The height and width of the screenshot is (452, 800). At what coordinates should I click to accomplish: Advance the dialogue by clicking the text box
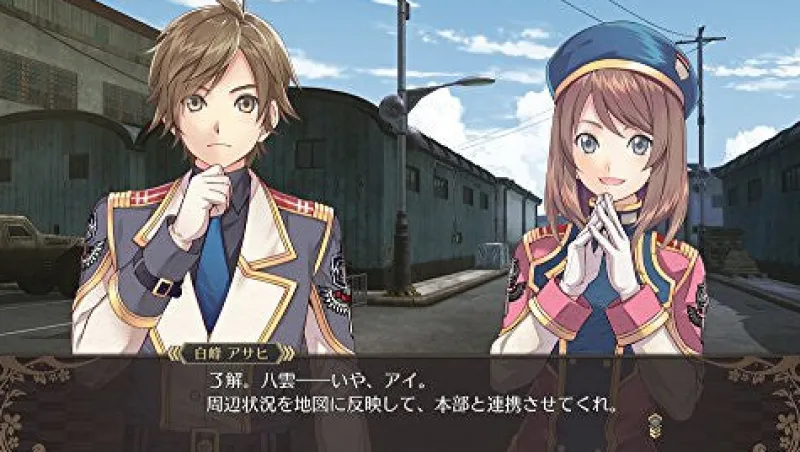[x=400, y=398]
